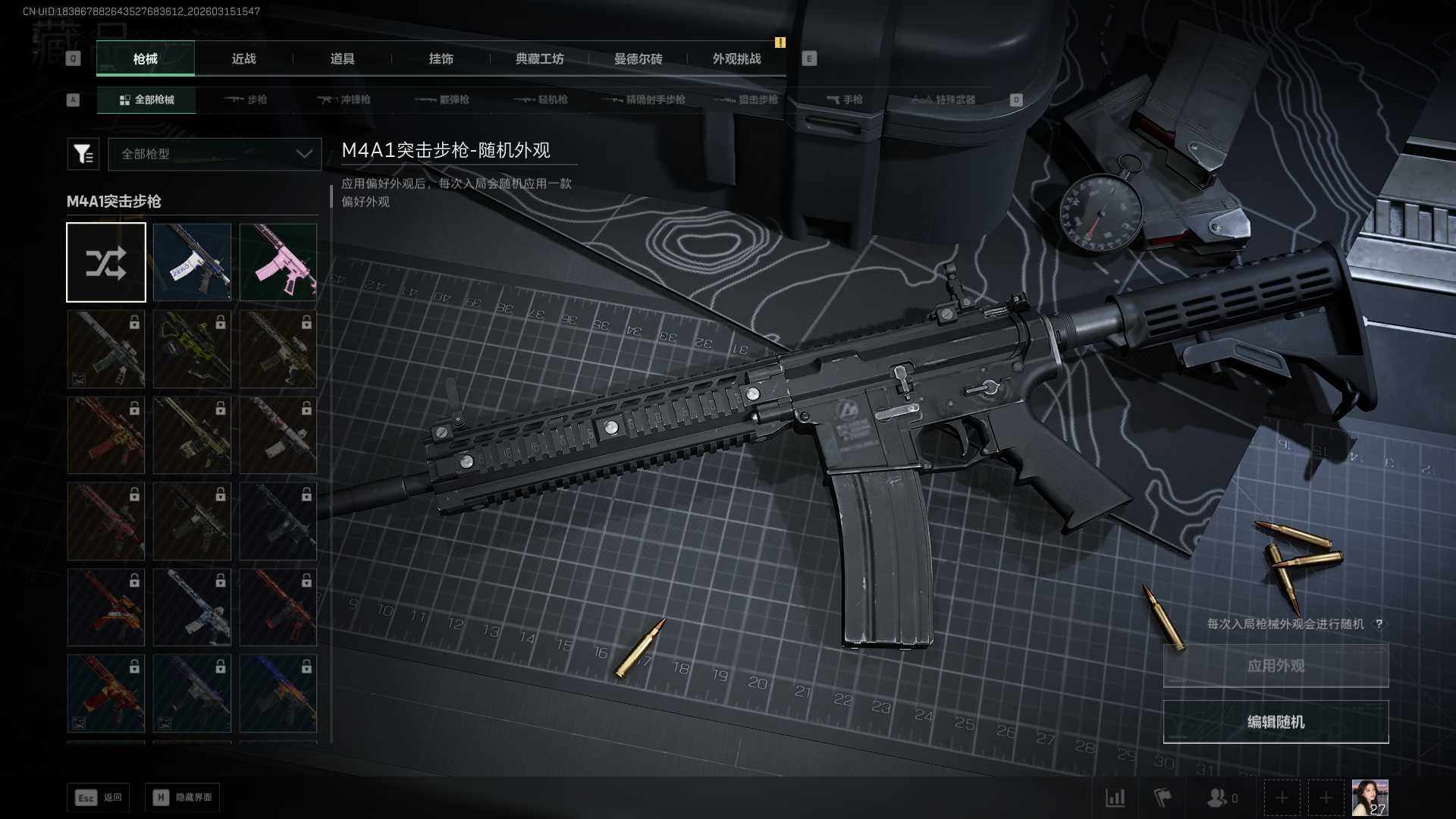Click the filter funnel icon
This screenshot has width=1456, height=819.
click(x=83, y=154)
